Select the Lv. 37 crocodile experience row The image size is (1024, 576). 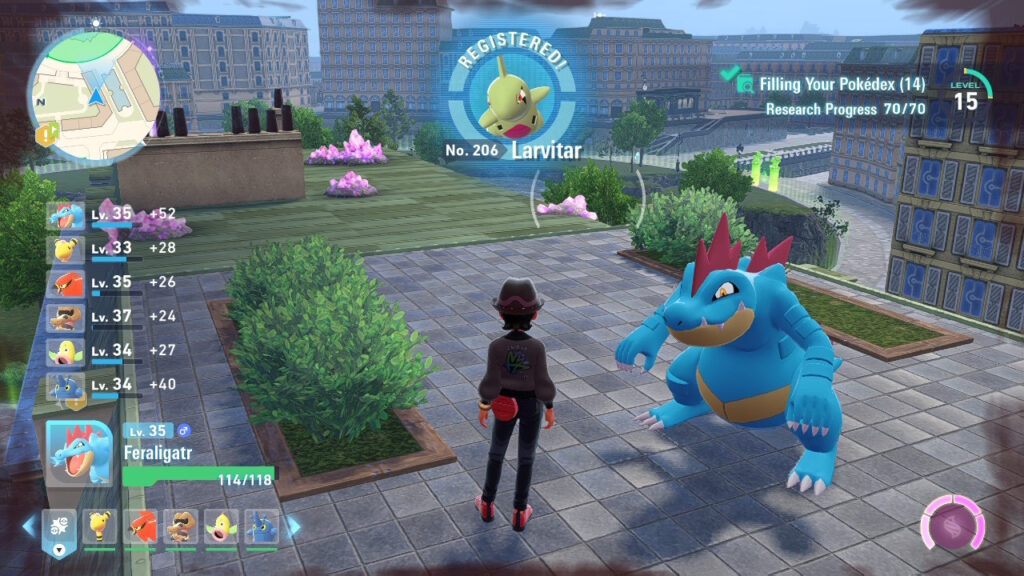pyautogui.click(x=110, y=317)
